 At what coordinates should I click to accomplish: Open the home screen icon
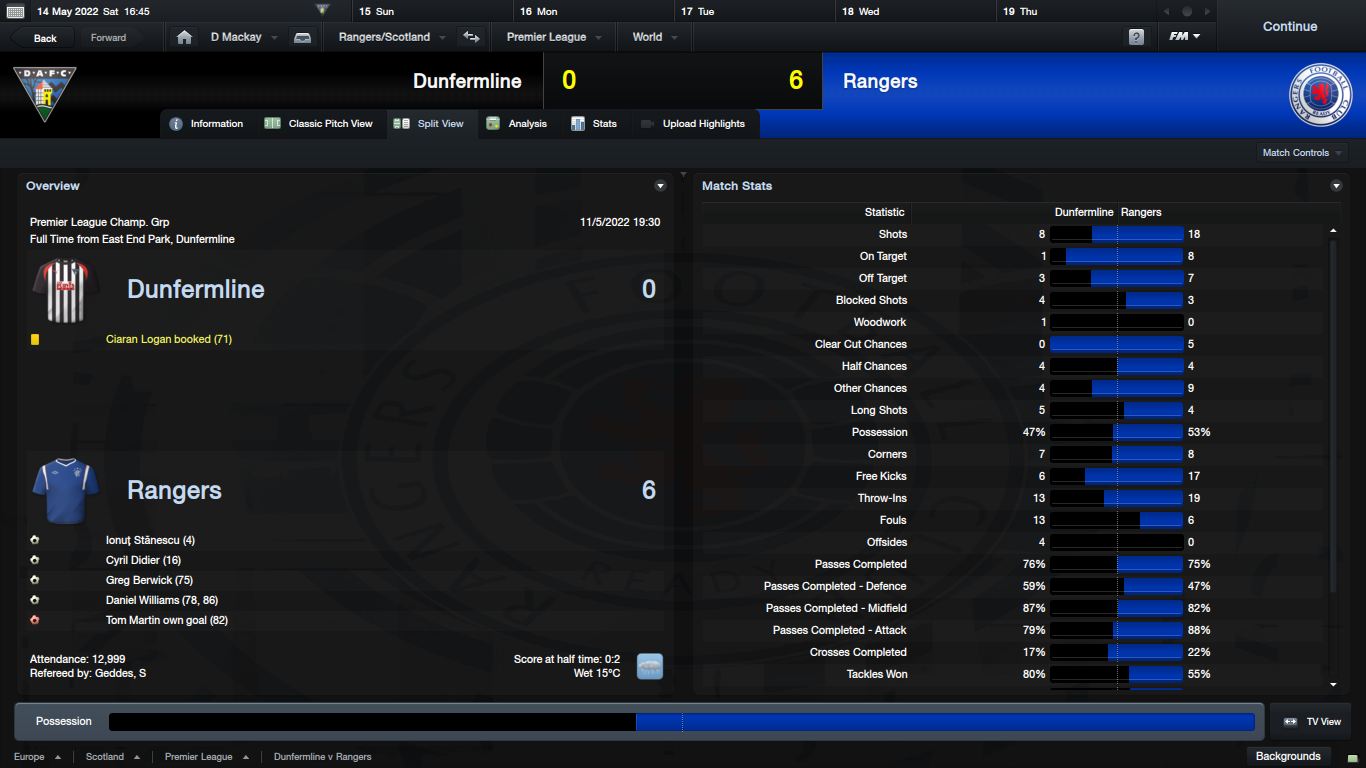click(x=184, y=37)
